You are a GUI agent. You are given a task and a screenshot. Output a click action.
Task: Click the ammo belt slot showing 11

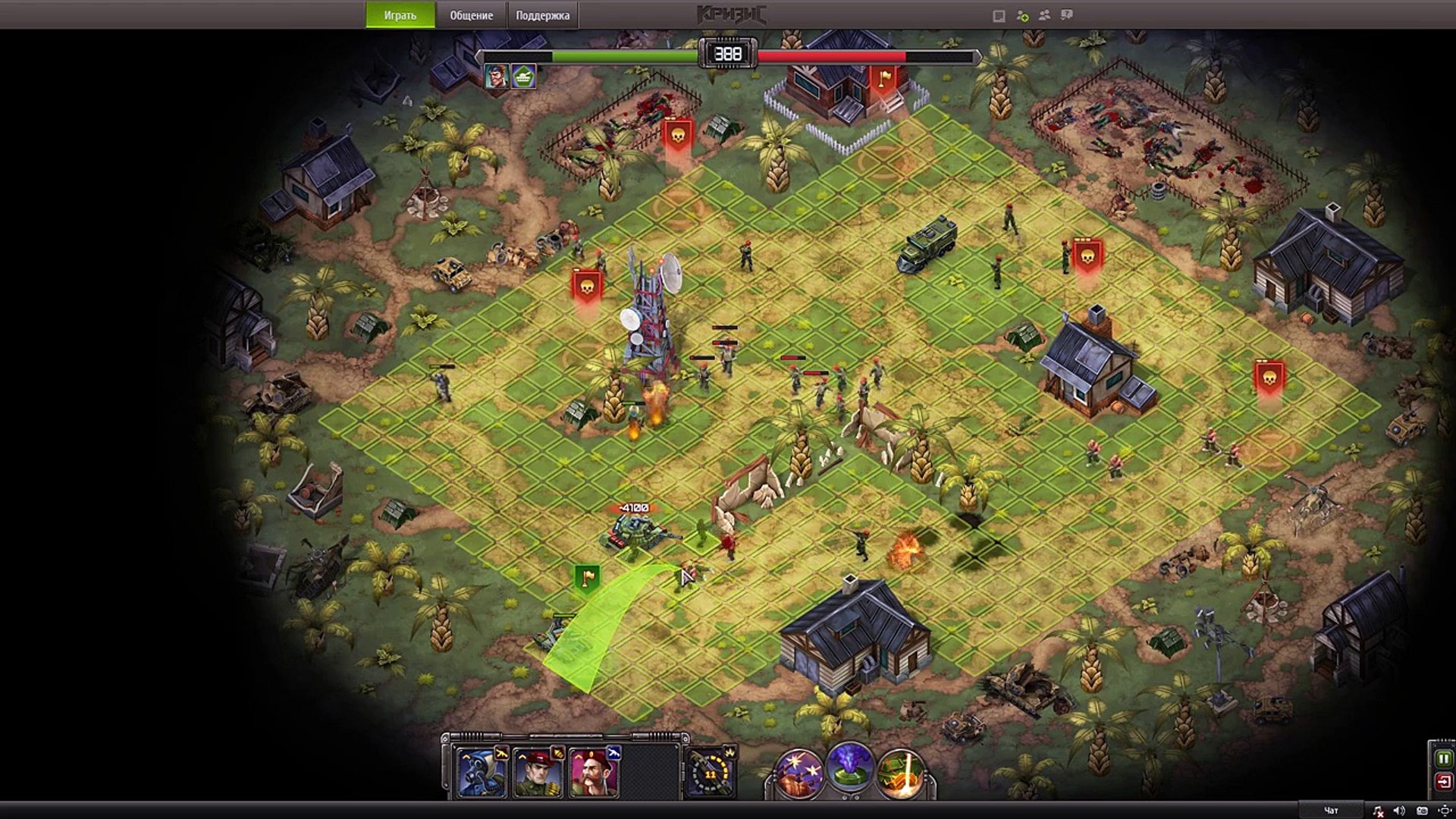711,773
